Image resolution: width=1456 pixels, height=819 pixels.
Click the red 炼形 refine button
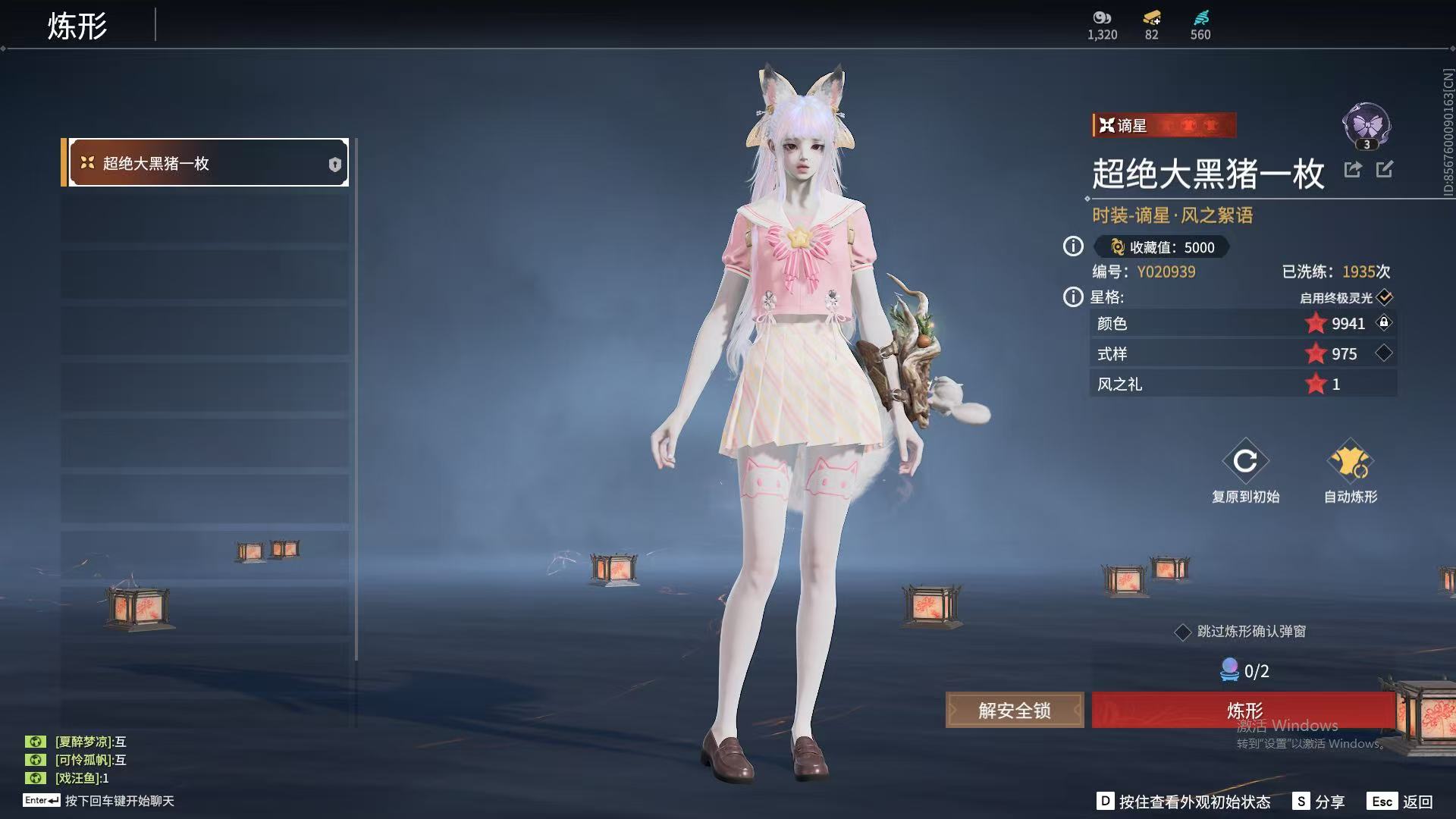[1244, 710]
